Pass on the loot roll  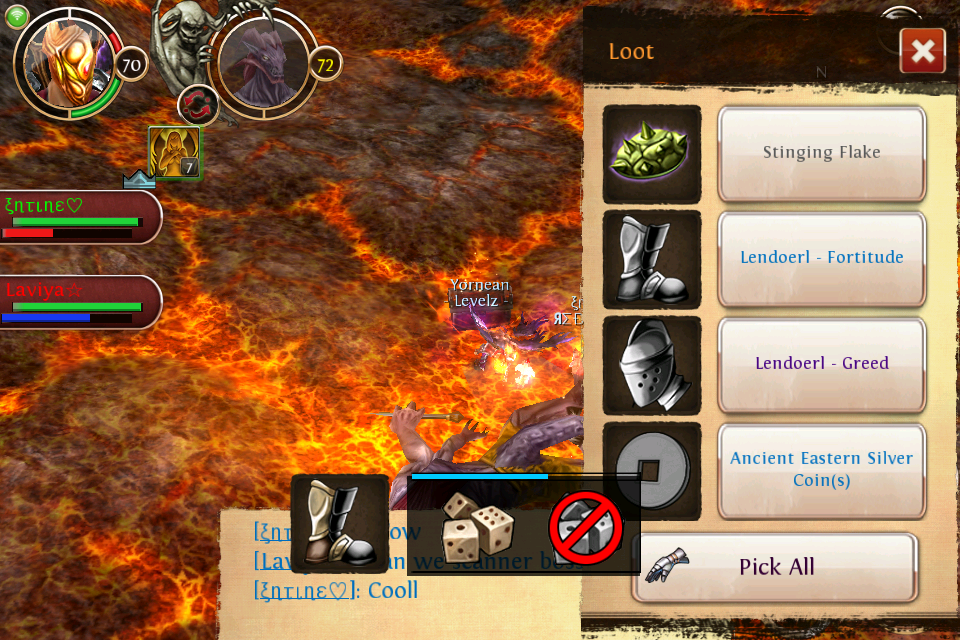point(586,528)
